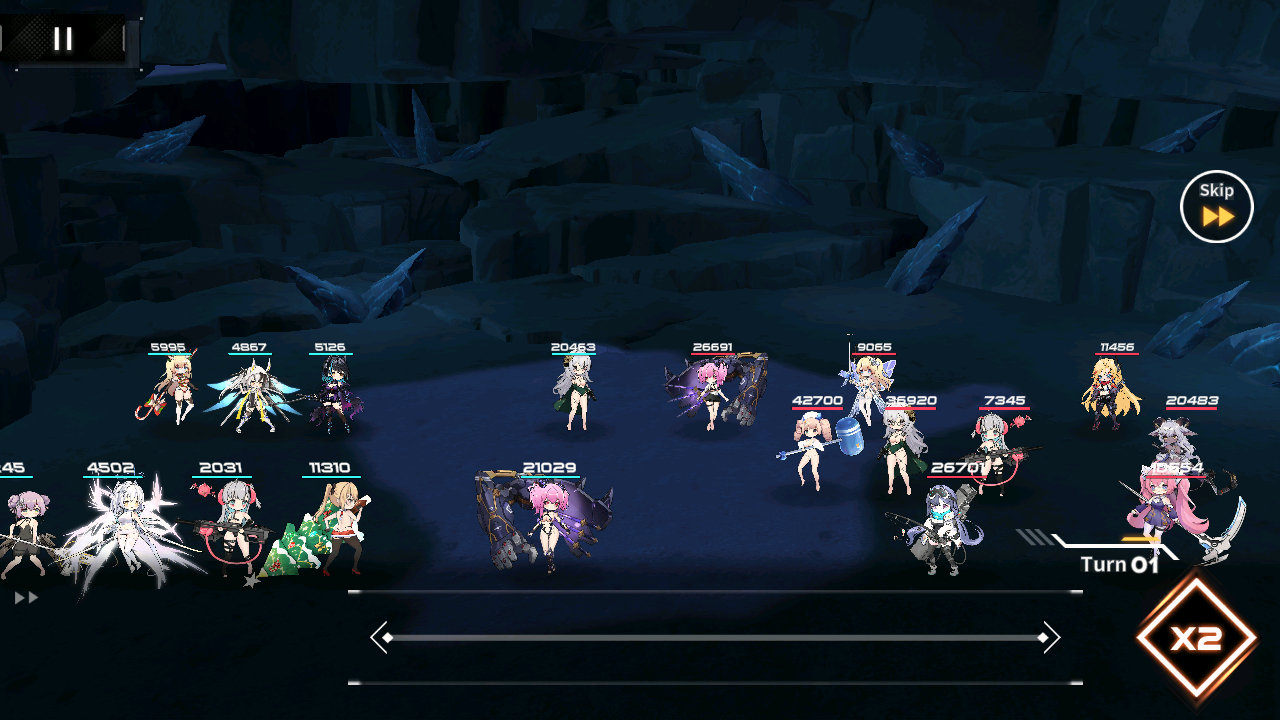
Task: Pause the battle
Action: (x=63, y=39)
